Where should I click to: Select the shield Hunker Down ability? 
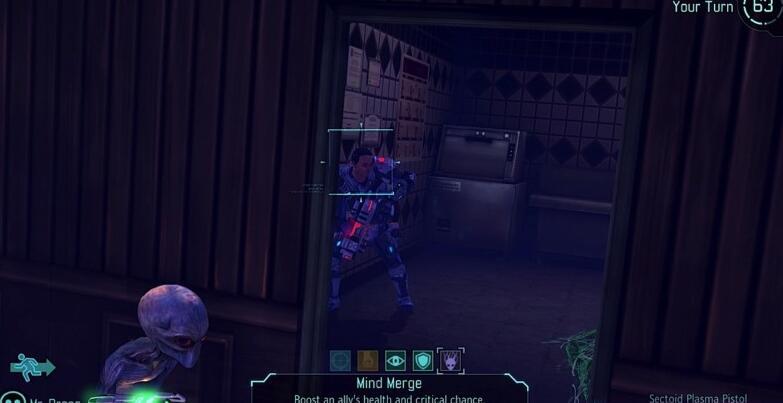tap(423, 360)
